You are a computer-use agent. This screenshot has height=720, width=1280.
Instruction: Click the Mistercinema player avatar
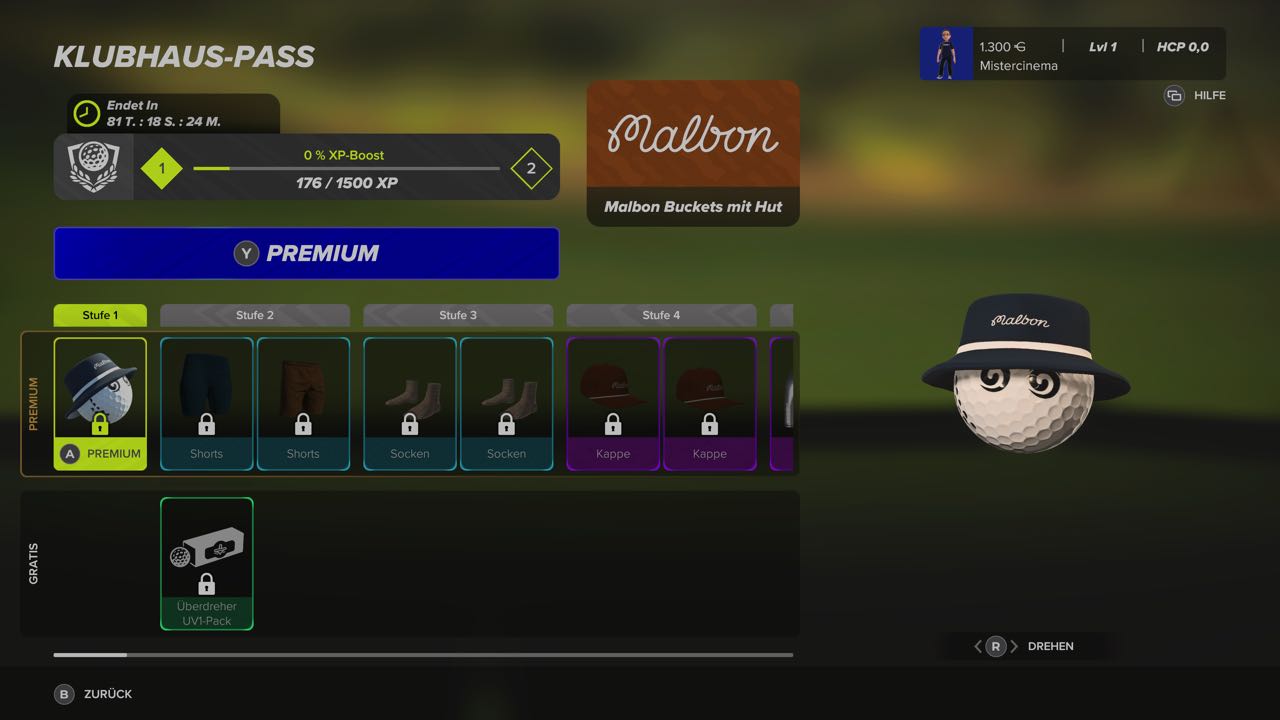pyautogui.click(x=945, y=53)
